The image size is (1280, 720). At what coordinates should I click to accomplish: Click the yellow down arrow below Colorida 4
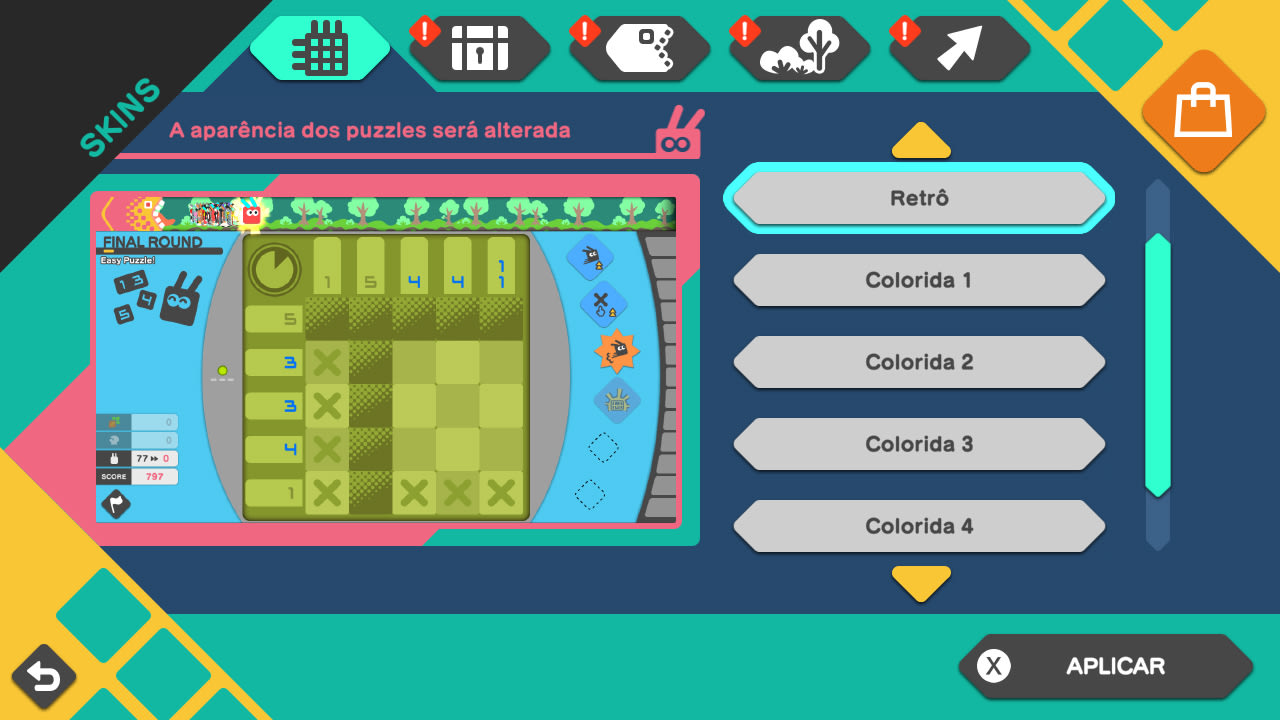point(921,583)
